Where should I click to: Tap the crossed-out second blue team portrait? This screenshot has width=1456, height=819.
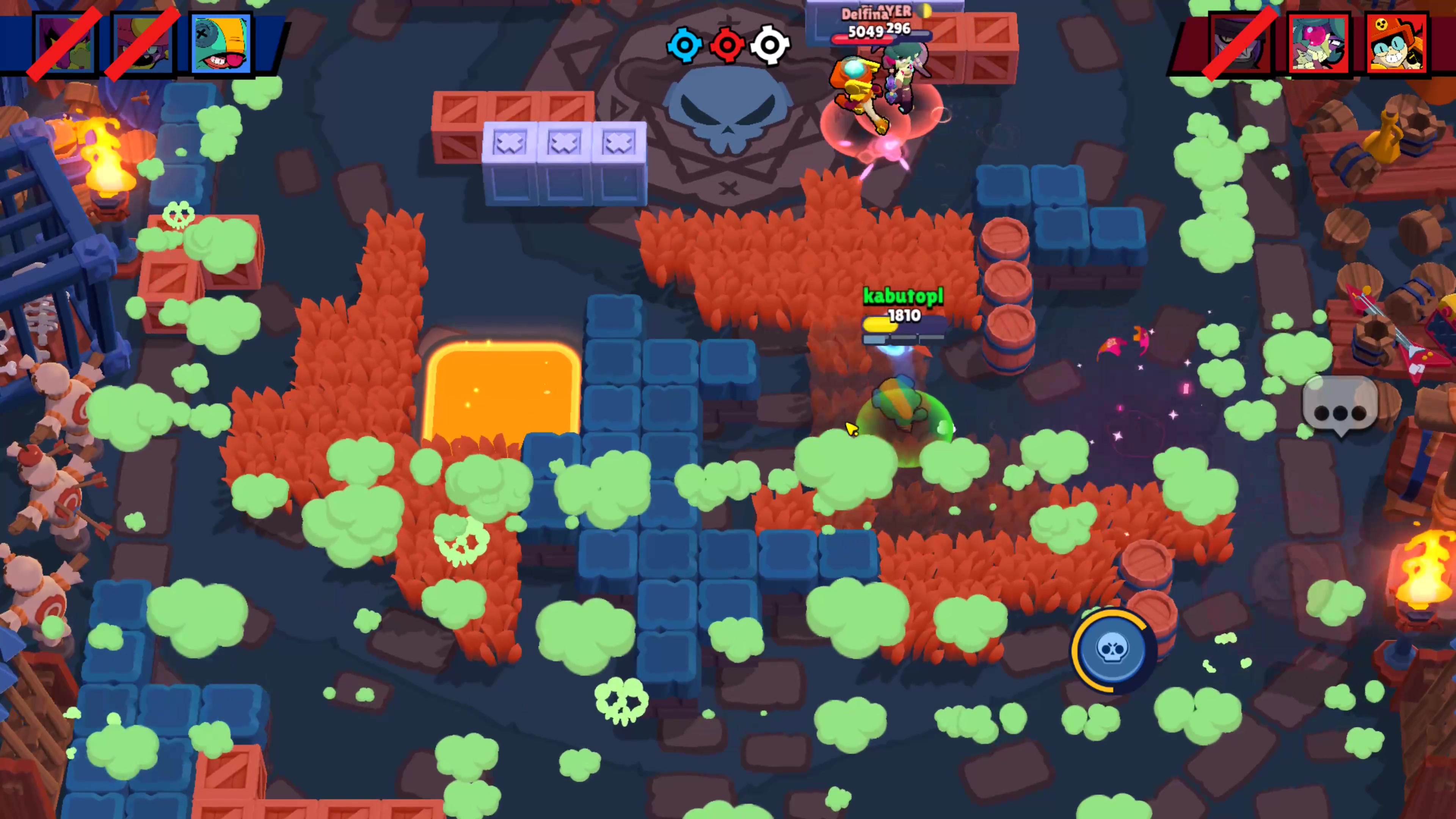[141, 42]
